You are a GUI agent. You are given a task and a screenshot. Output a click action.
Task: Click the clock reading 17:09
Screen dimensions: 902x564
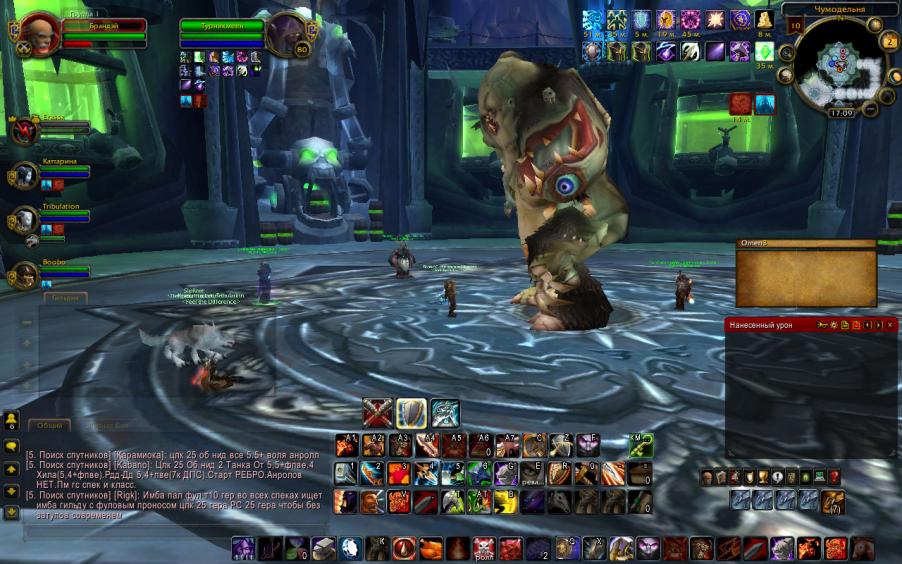coord(840,113)
